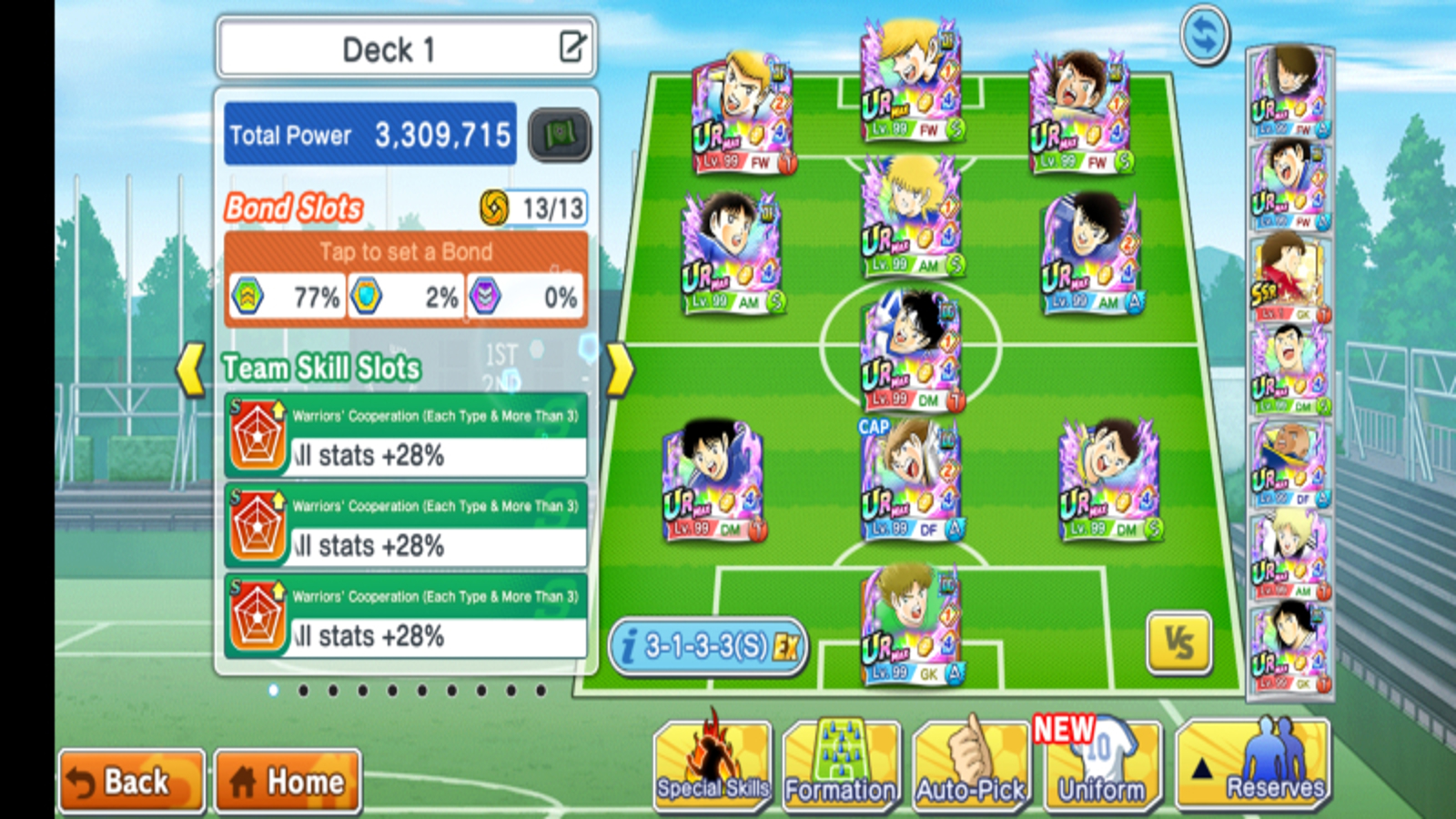Show 3-1-3-3(S) EX formation info
This screenshot has height=819, width=1456.
pos(708,647)
